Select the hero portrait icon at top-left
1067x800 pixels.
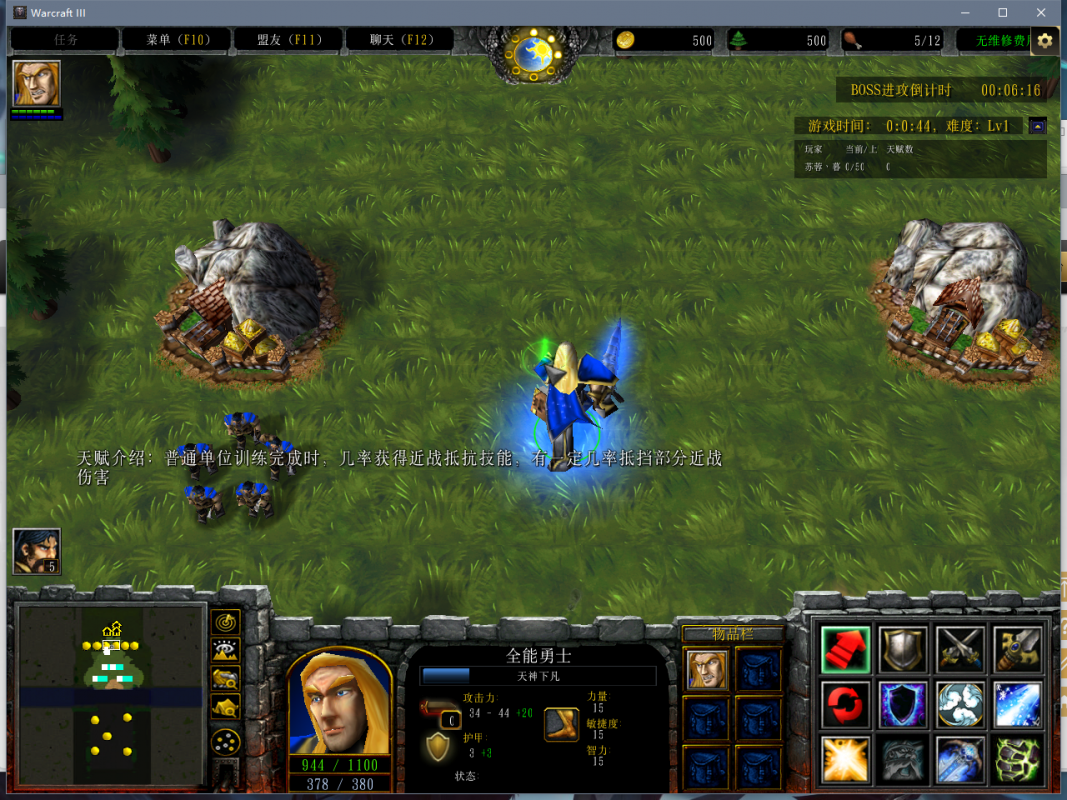pos(37,83)
